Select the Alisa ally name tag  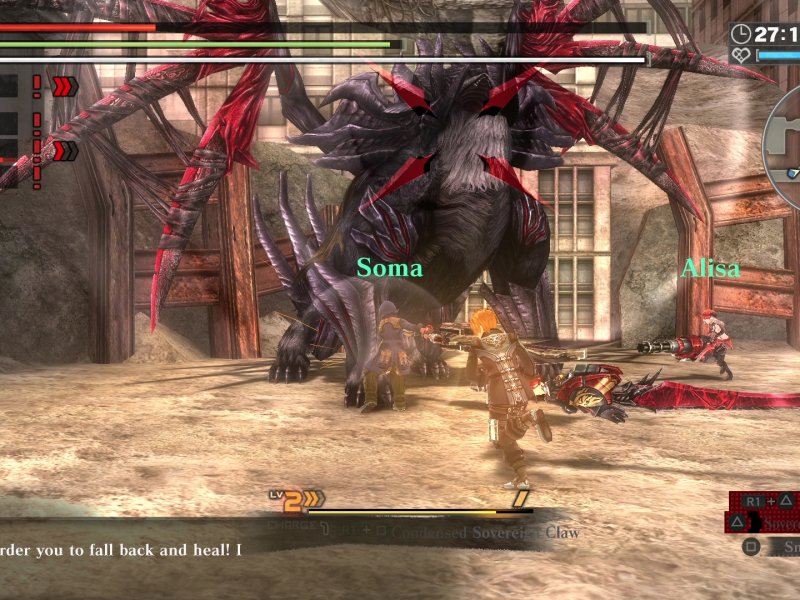coord(710,269)
